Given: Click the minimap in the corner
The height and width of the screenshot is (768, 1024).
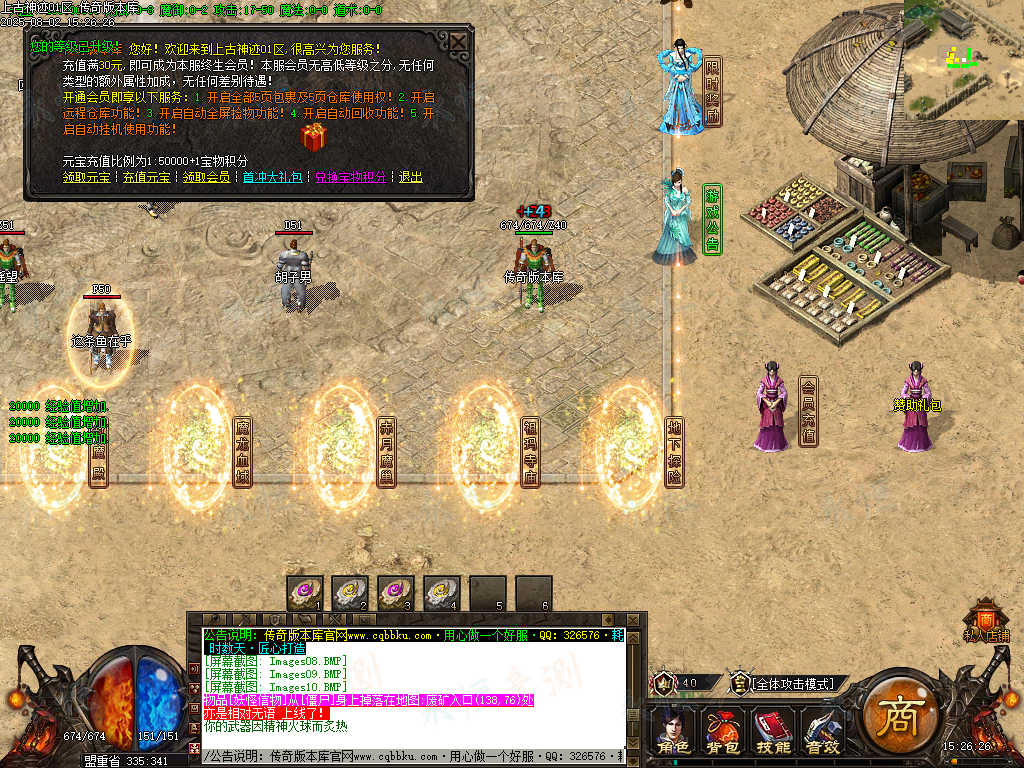Looking at the screenshot, I should point(963,58).
